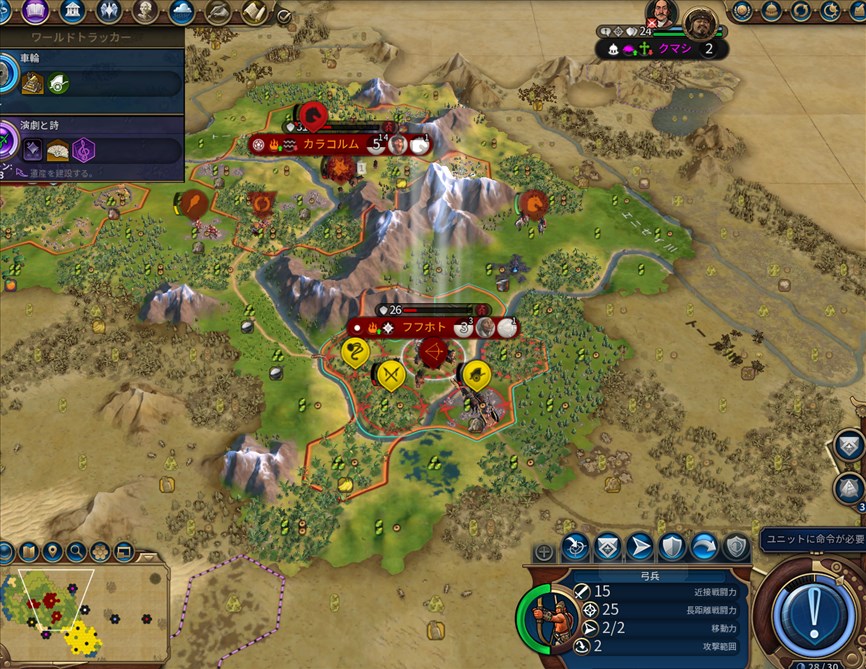
Task: Open the カラコルム city banner
Action: coord(332,144)
